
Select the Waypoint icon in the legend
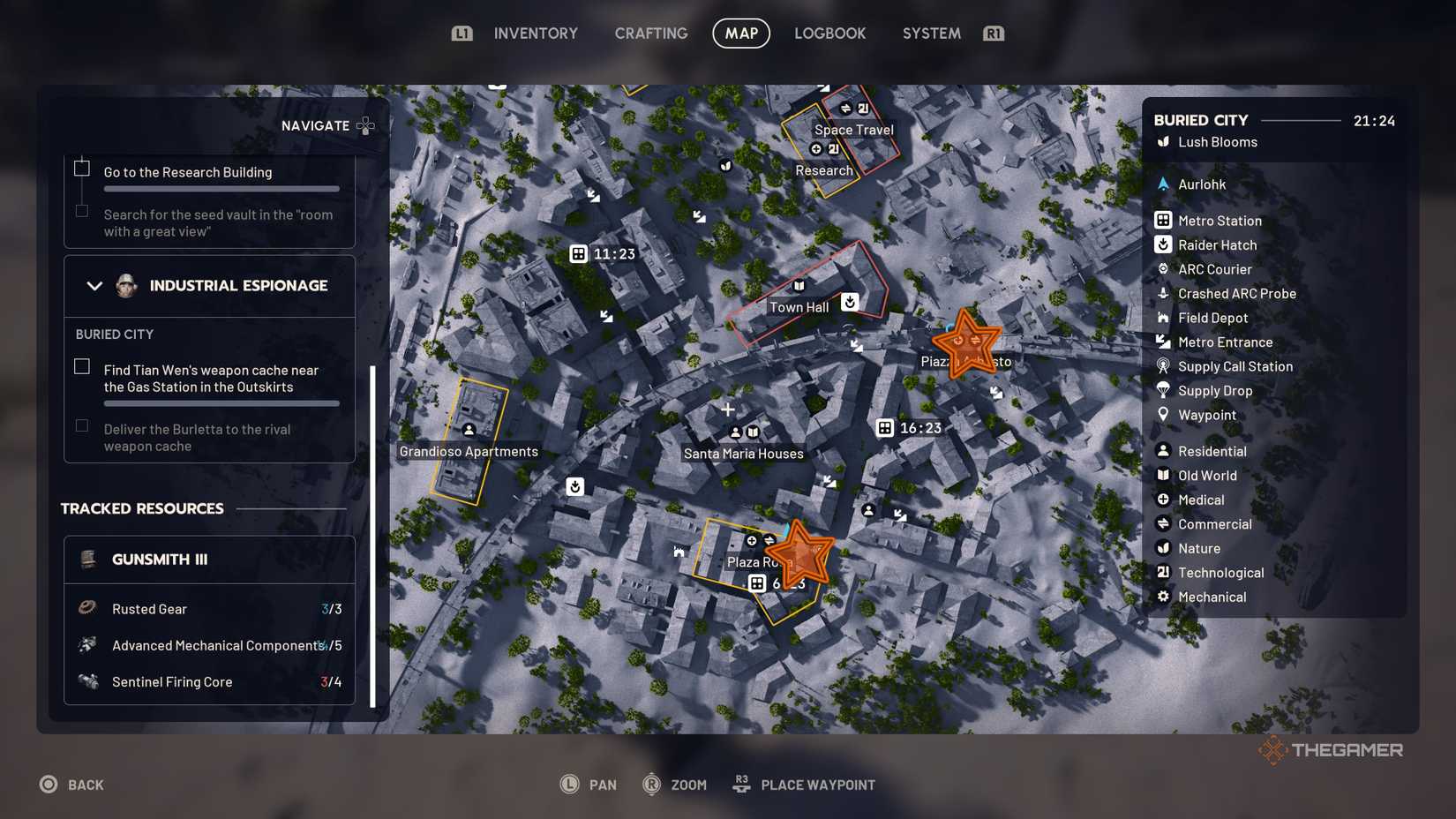tap(1163, 415)
